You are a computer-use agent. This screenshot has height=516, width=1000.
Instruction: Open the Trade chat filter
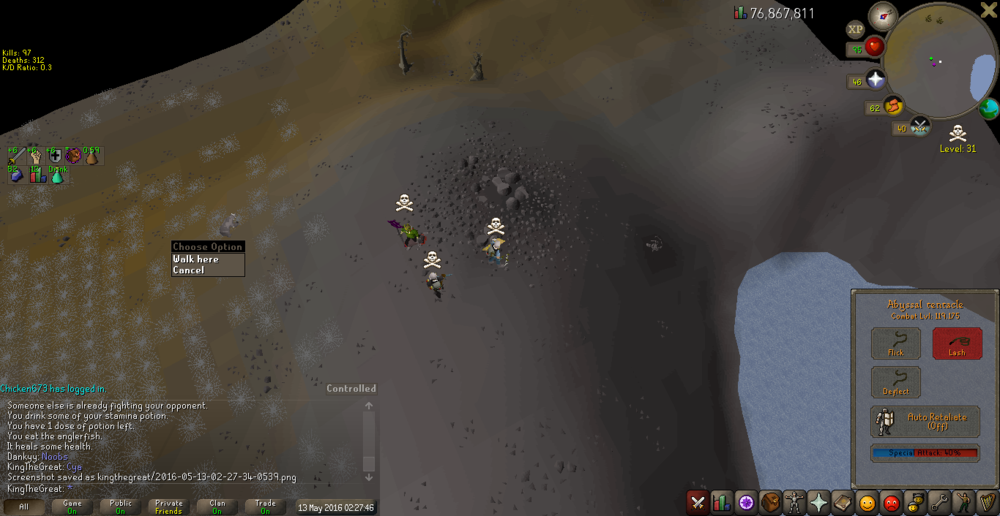[x=265, y=506]
